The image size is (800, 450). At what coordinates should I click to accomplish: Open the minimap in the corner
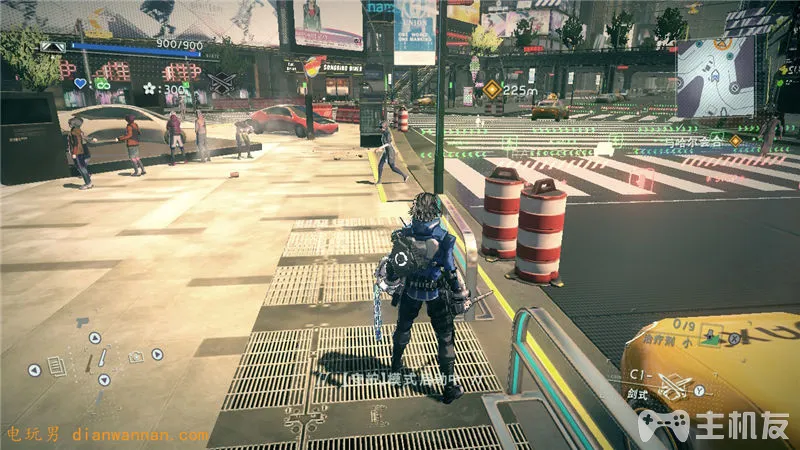tap(715, 77)
